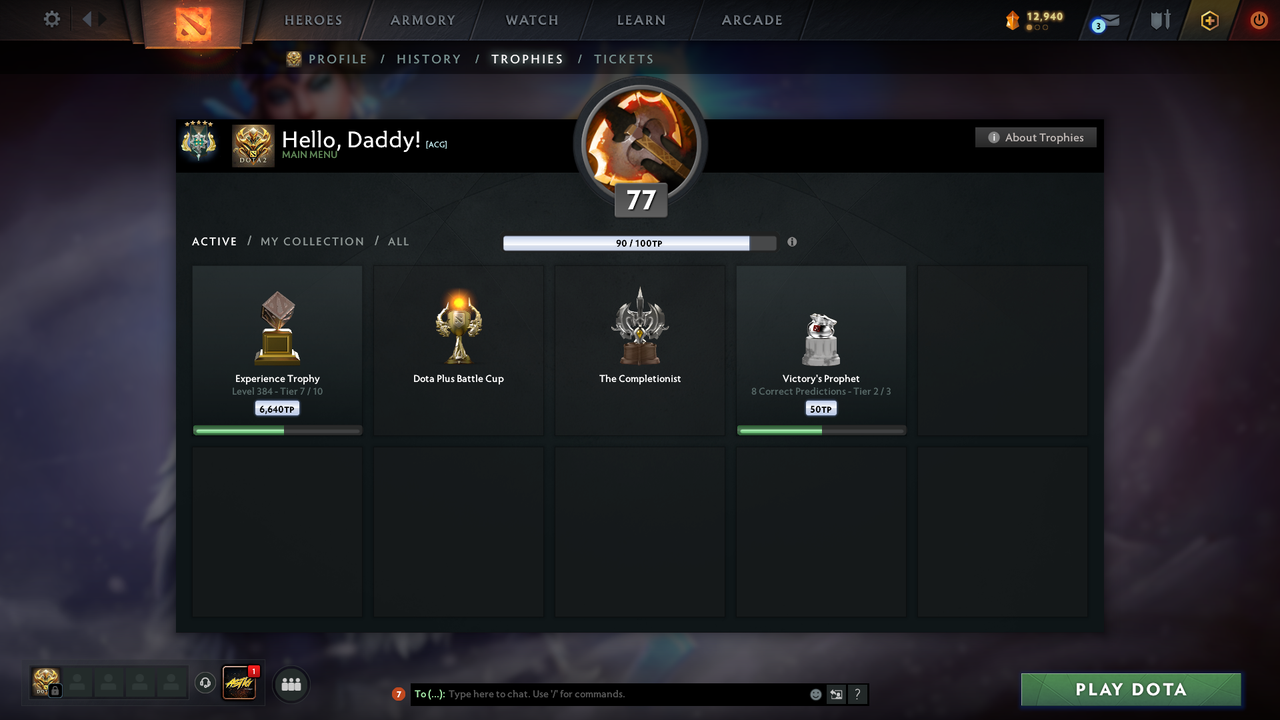Select the Experience Trophy card
This screenshot has height=720, width=1280.
click(277, 348)
